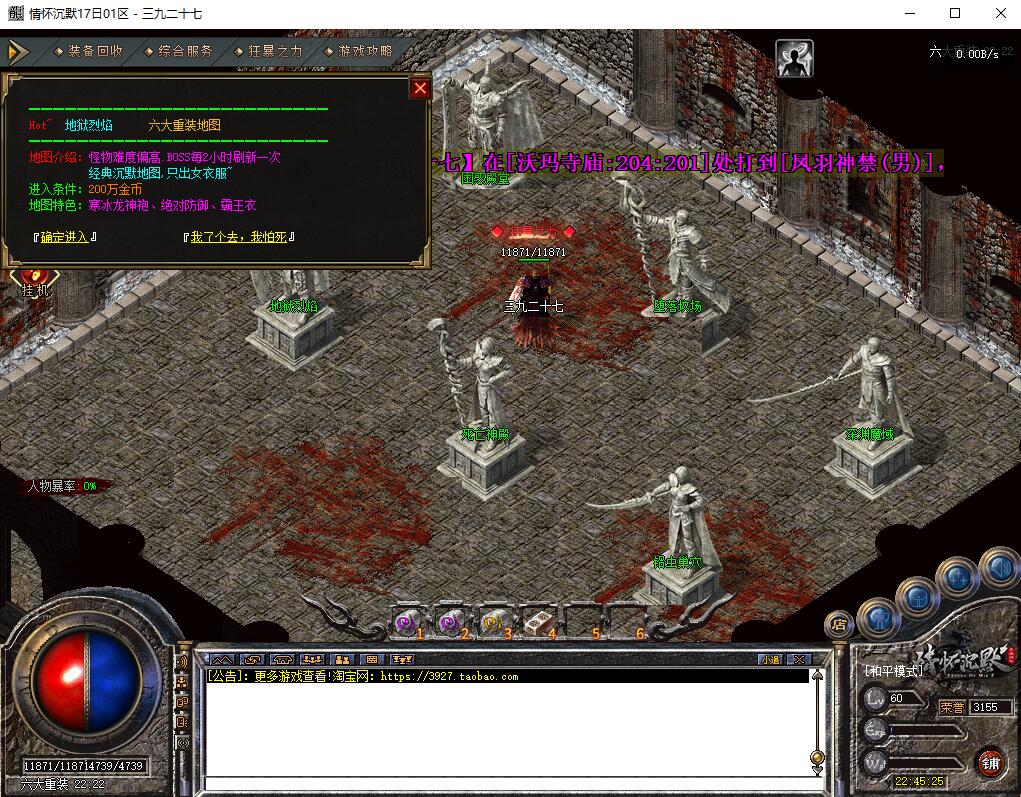This screenshot has width=1021, height=797.
Task: Close the map info dialog
Action: (420, 88)
